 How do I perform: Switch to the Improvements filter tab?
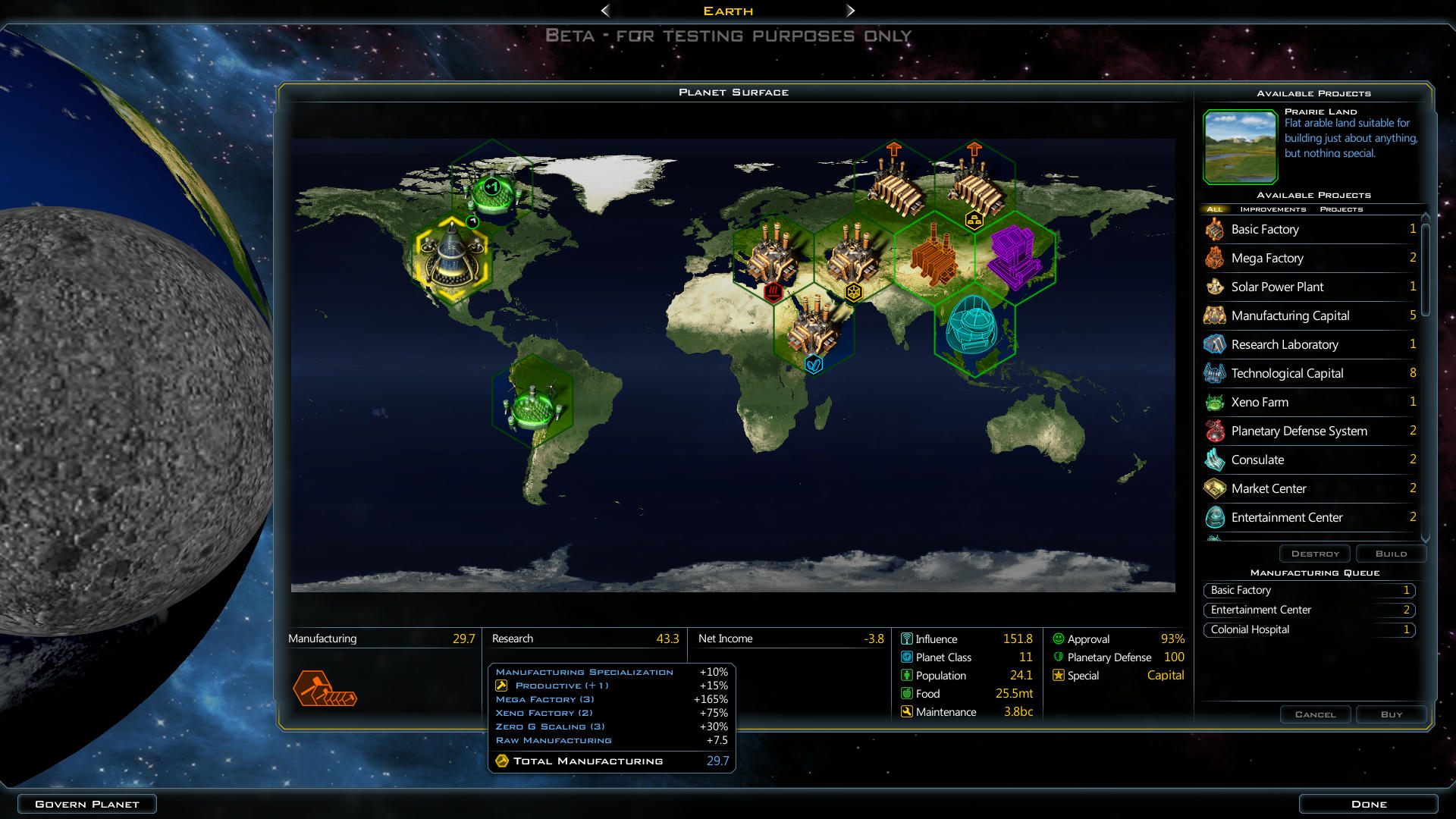point(1272,209)
